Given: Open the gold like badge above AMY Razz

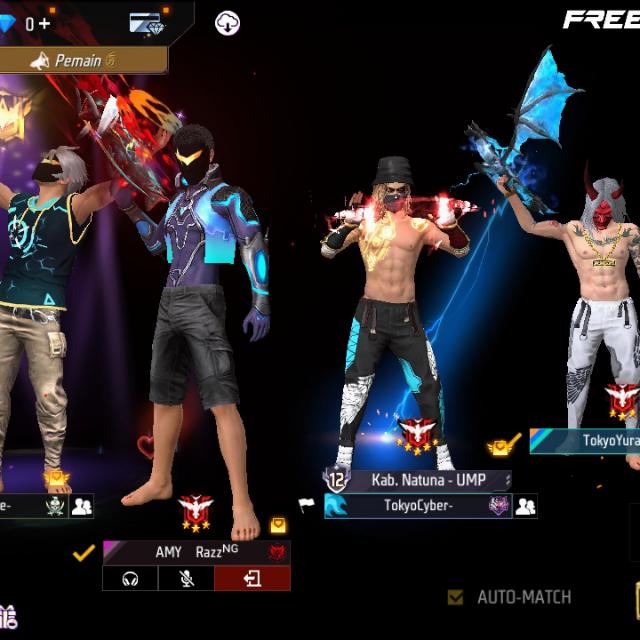Looking at the screenshot, I should (x=277, y=525).
